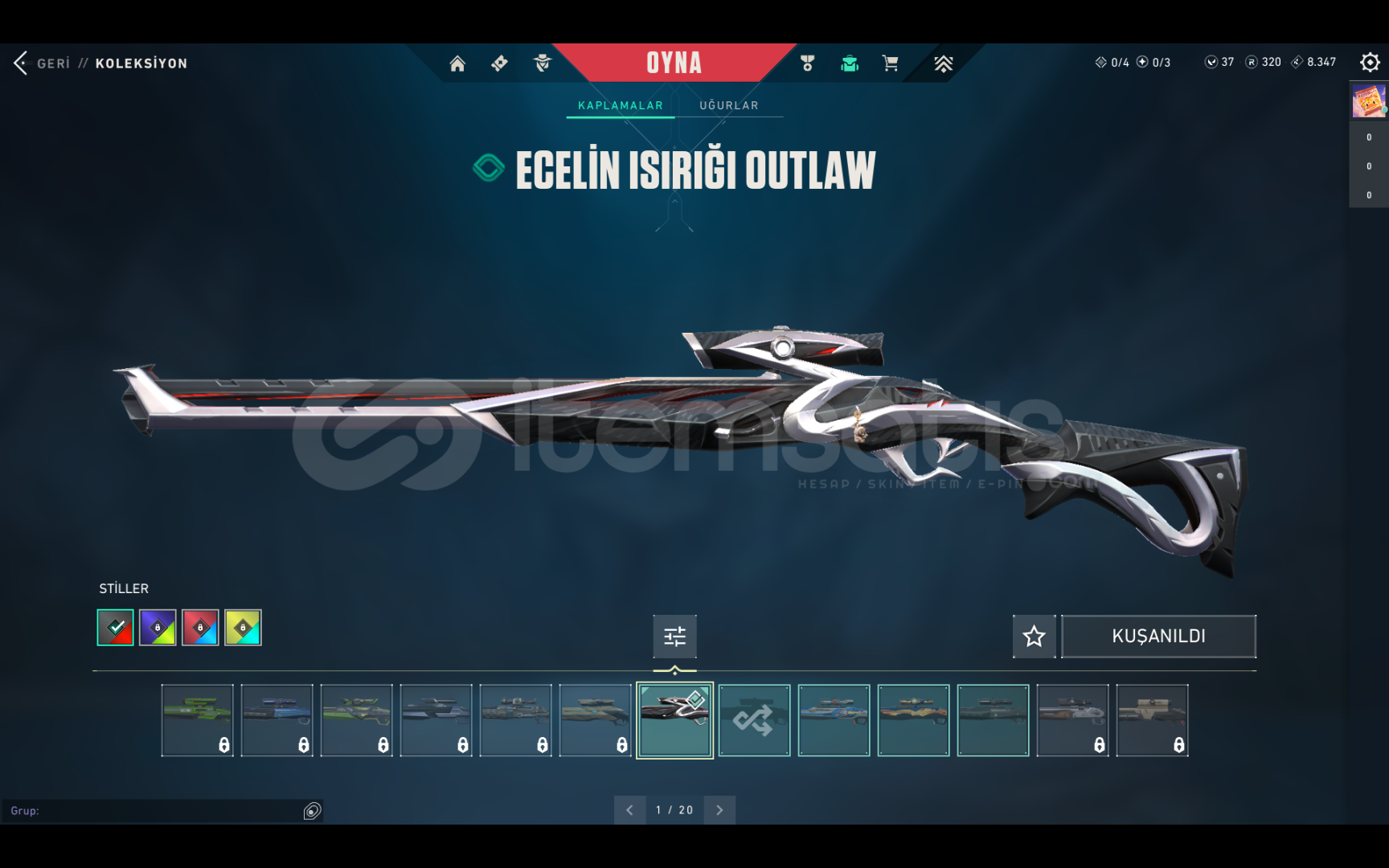The width and height of the screenshot is (1389, 868).
Task: Choose the yellow and cyan style swatch
Action: (x=243, y=628)
